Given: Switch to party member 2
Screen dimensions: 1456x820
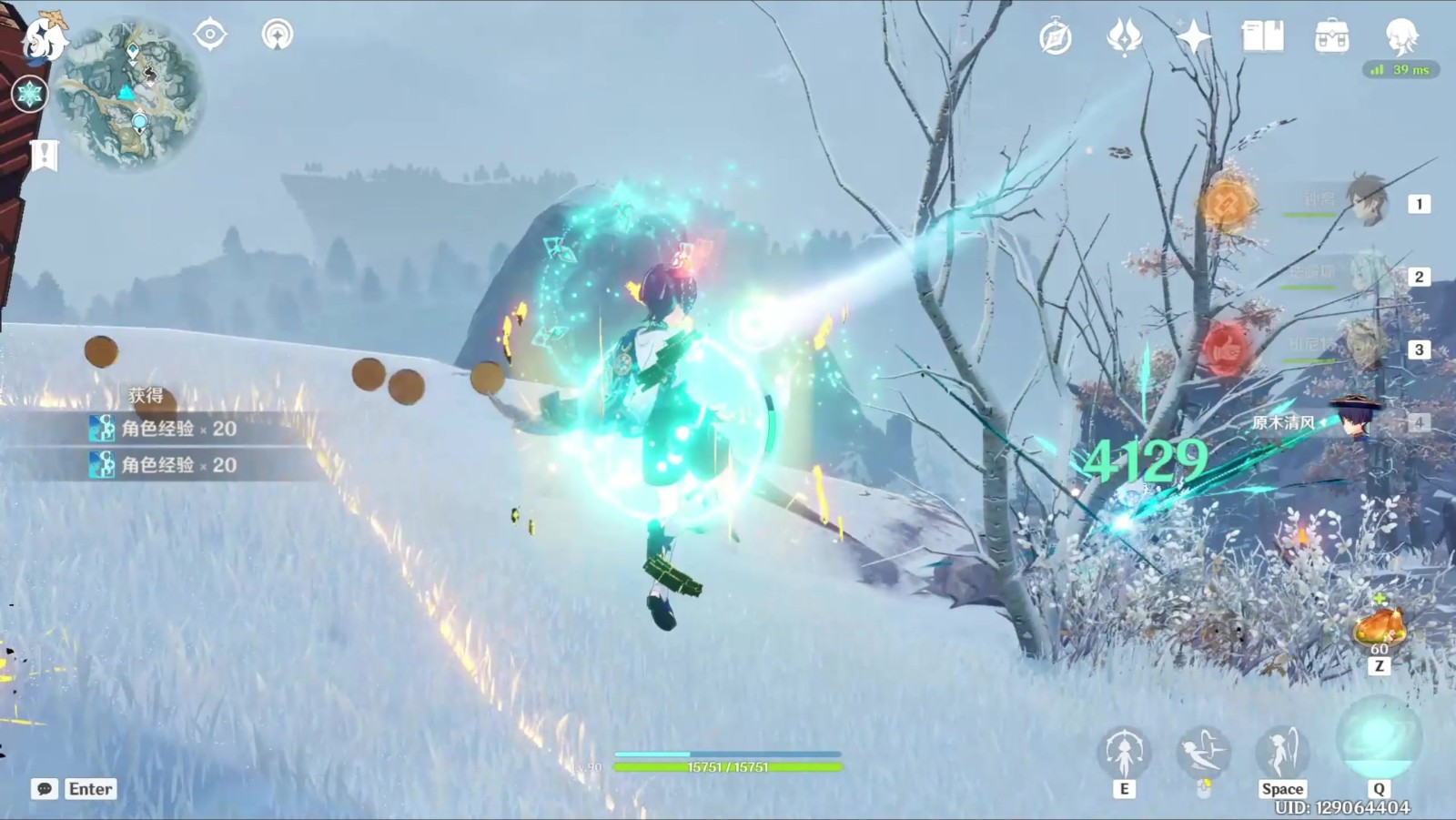Looking at the screenshot, I should pos(1366,276).
